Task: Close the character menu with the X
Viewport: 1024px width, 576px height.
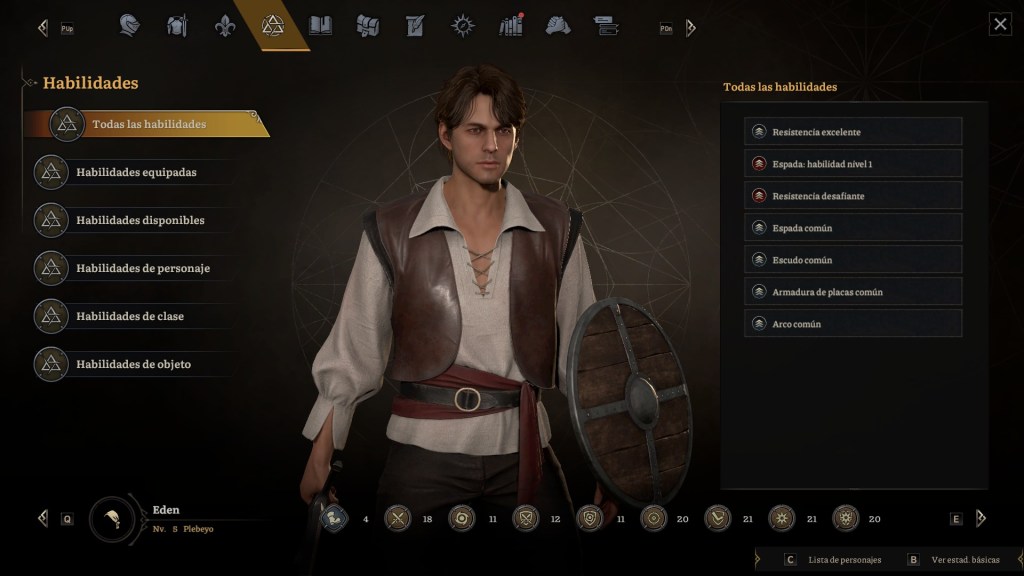Action: point(1000,25)
